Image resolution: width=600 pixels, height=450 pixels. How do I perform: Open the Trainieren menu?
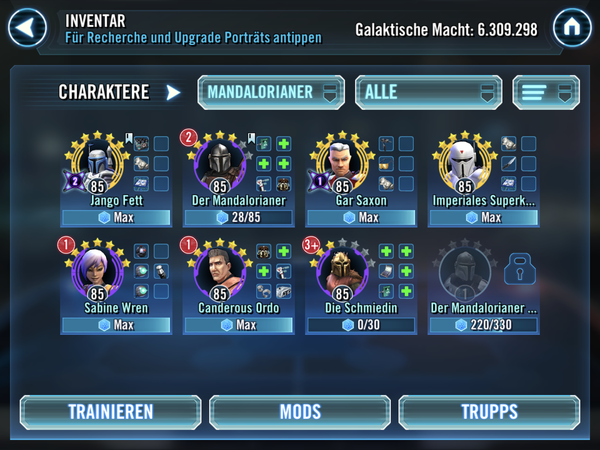click(110, 412)
